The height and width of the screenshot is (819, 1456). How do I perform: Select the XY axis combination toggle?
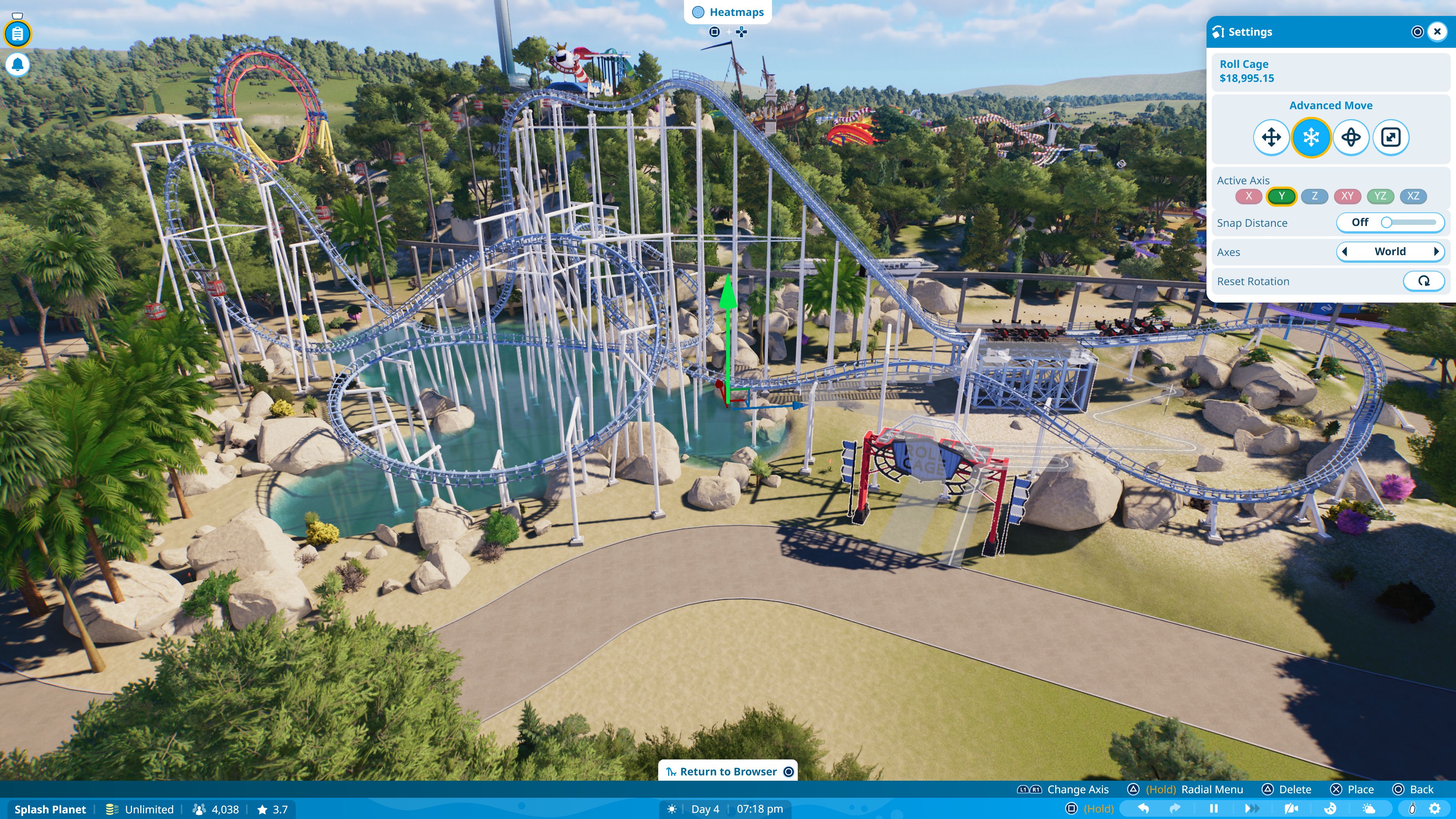pyautogui.click(x=1348, y=196)
